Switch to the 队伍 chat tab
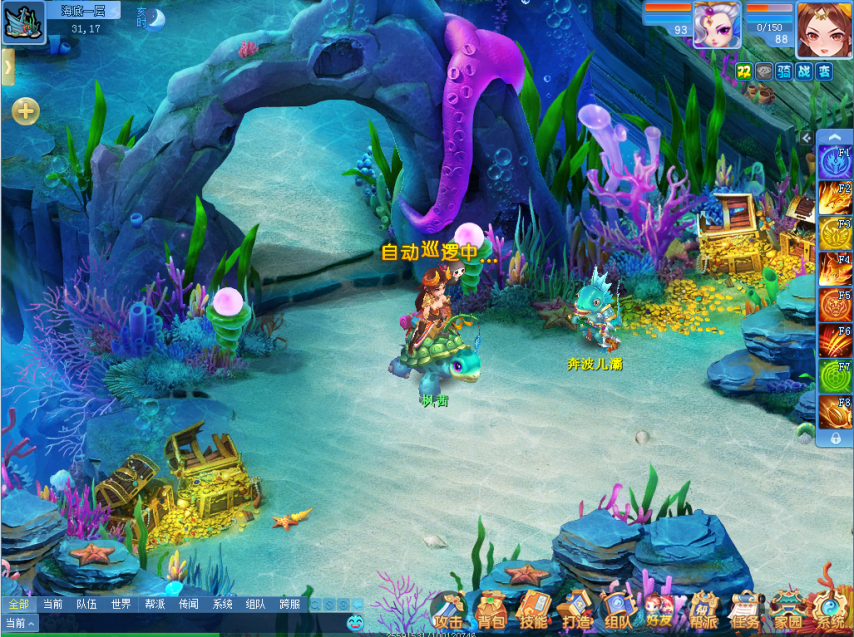The width and height of the screenshot is (854, 637). click(x=87, y=604)
